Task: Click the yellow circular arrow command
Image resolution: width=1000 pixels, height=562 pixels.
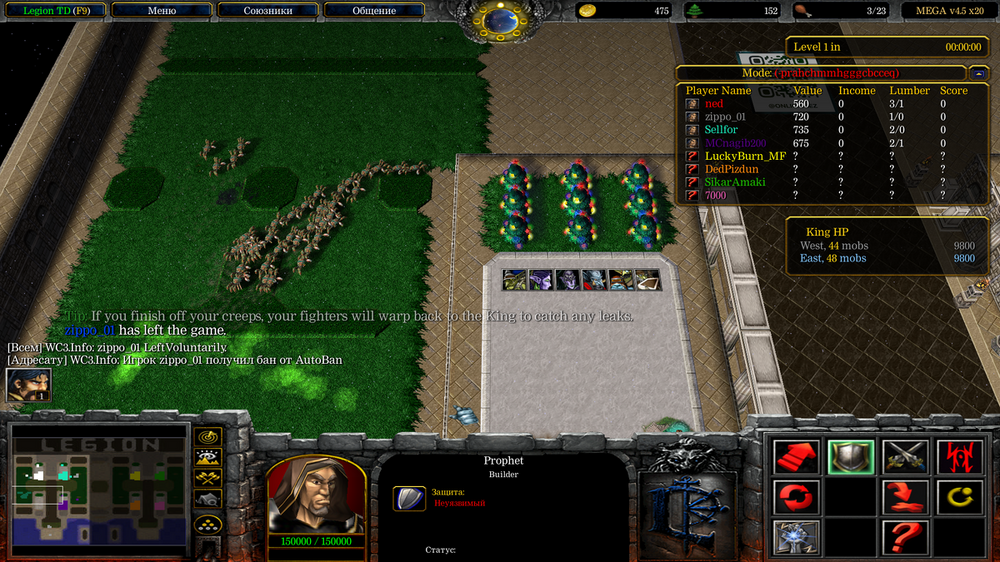Action: [958, 497]
